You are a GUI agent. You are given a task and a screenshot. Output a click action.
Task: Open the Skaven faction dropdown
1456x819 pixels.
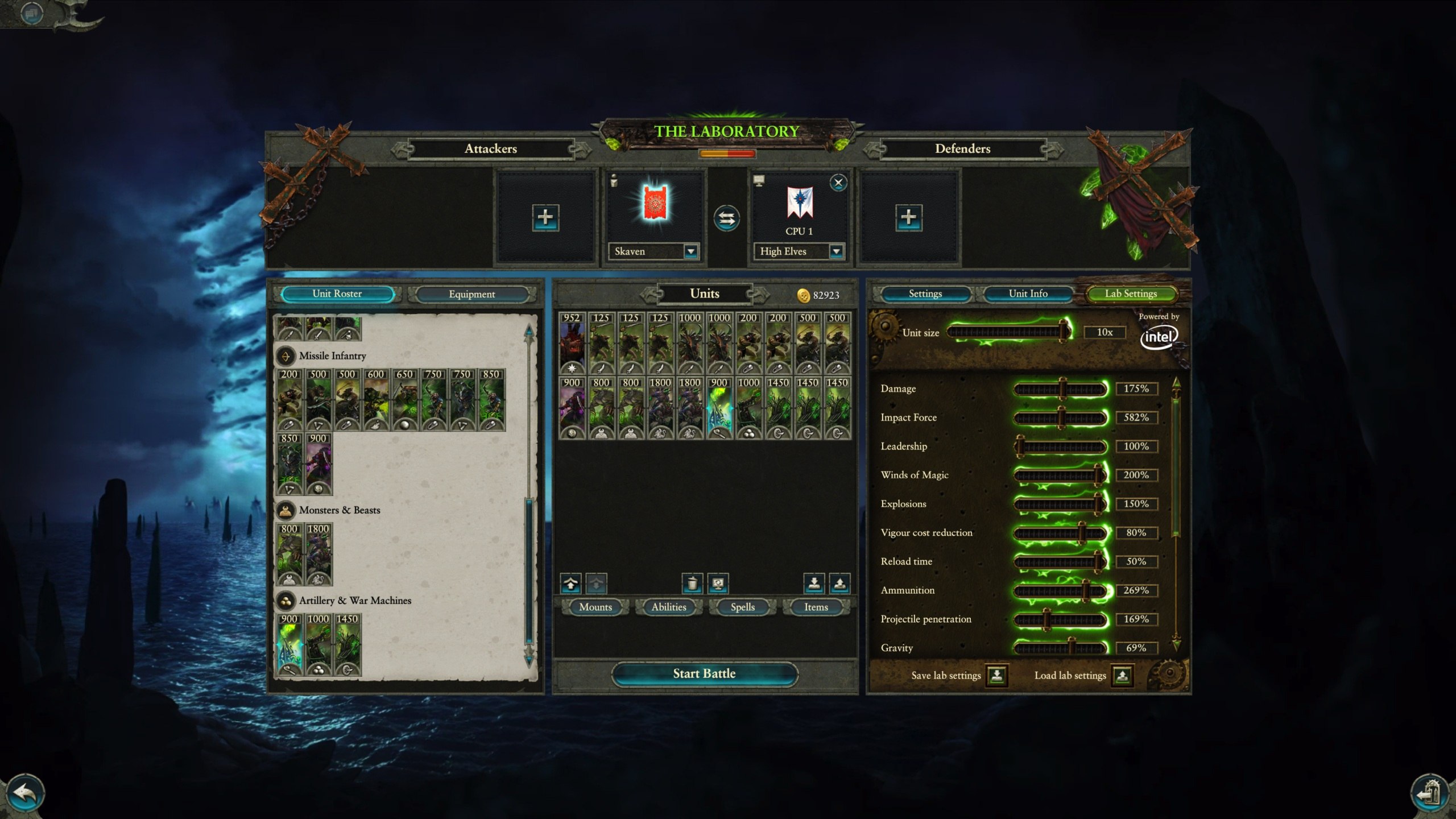point(690,251)
